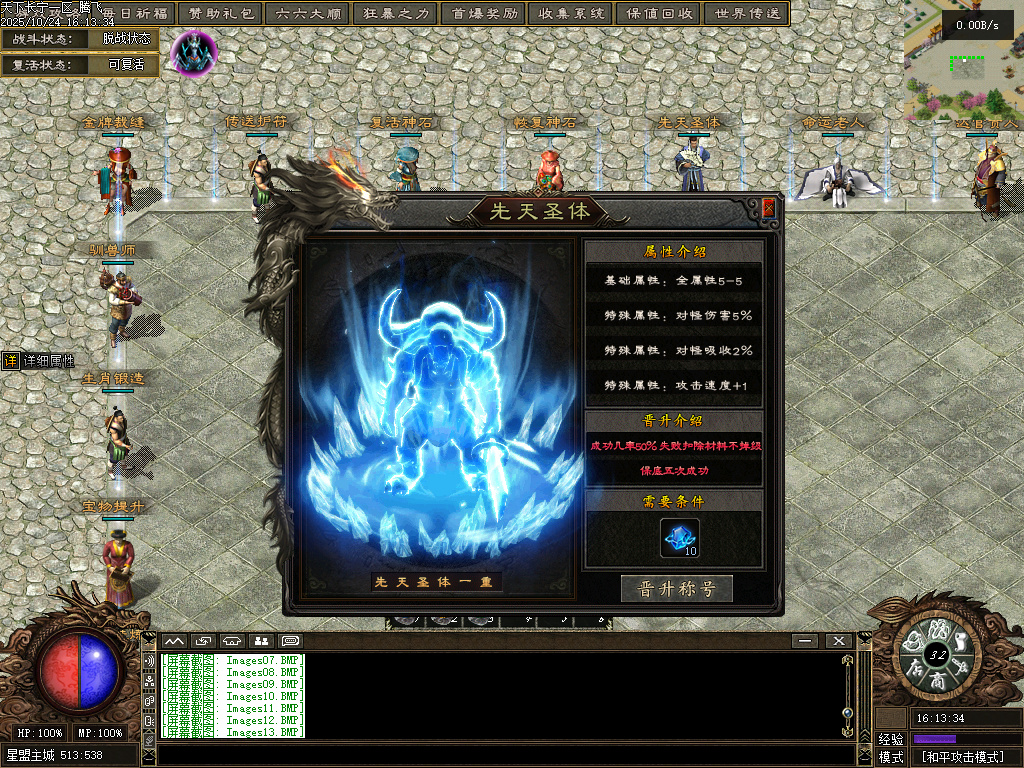Click the 晋升称号 promotion button
This screenshot has height=768, width=1024.
[676, 589]
